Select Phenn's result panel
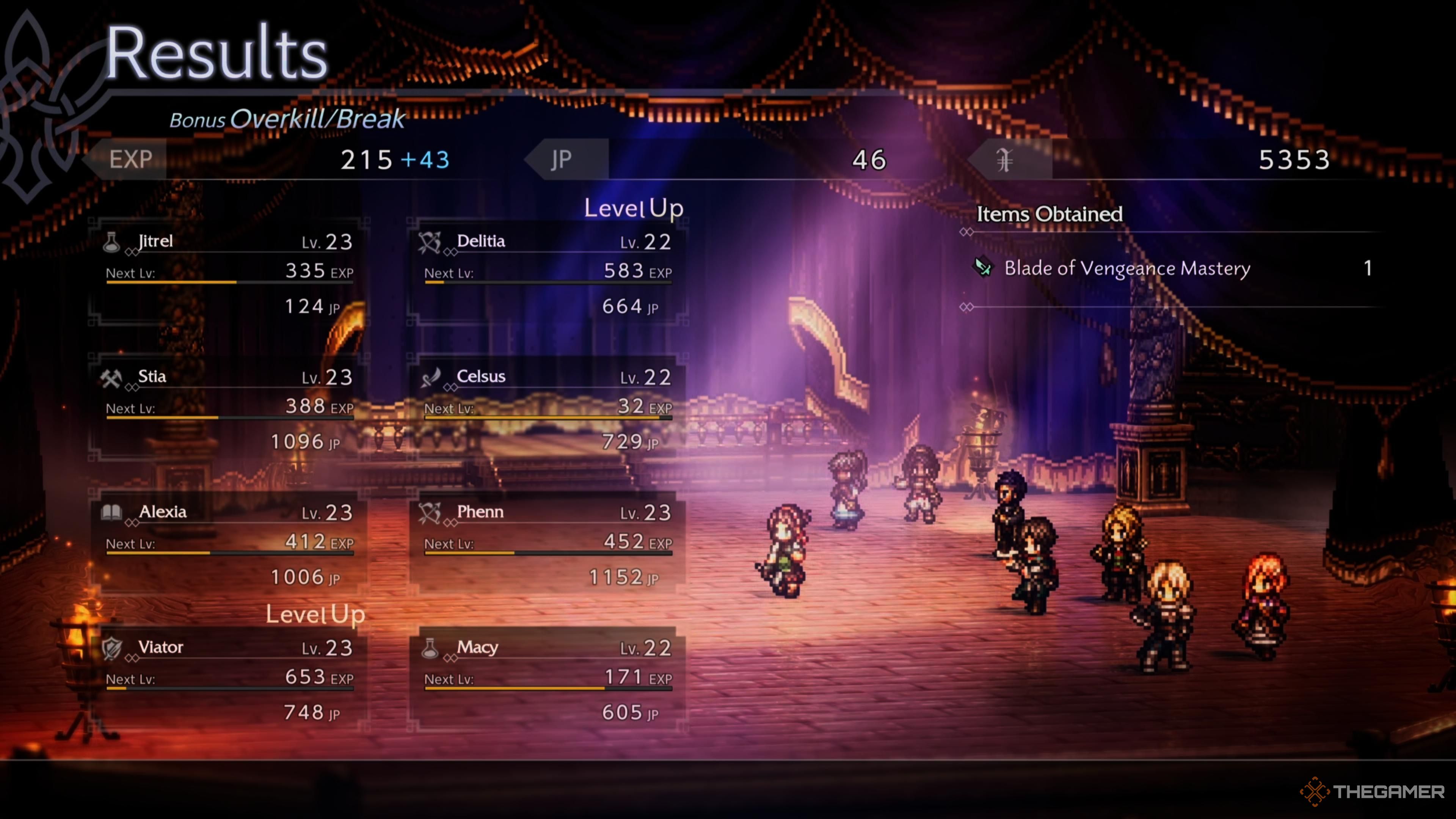Viewport: 1456px width, 819px height. pos(547,544)
